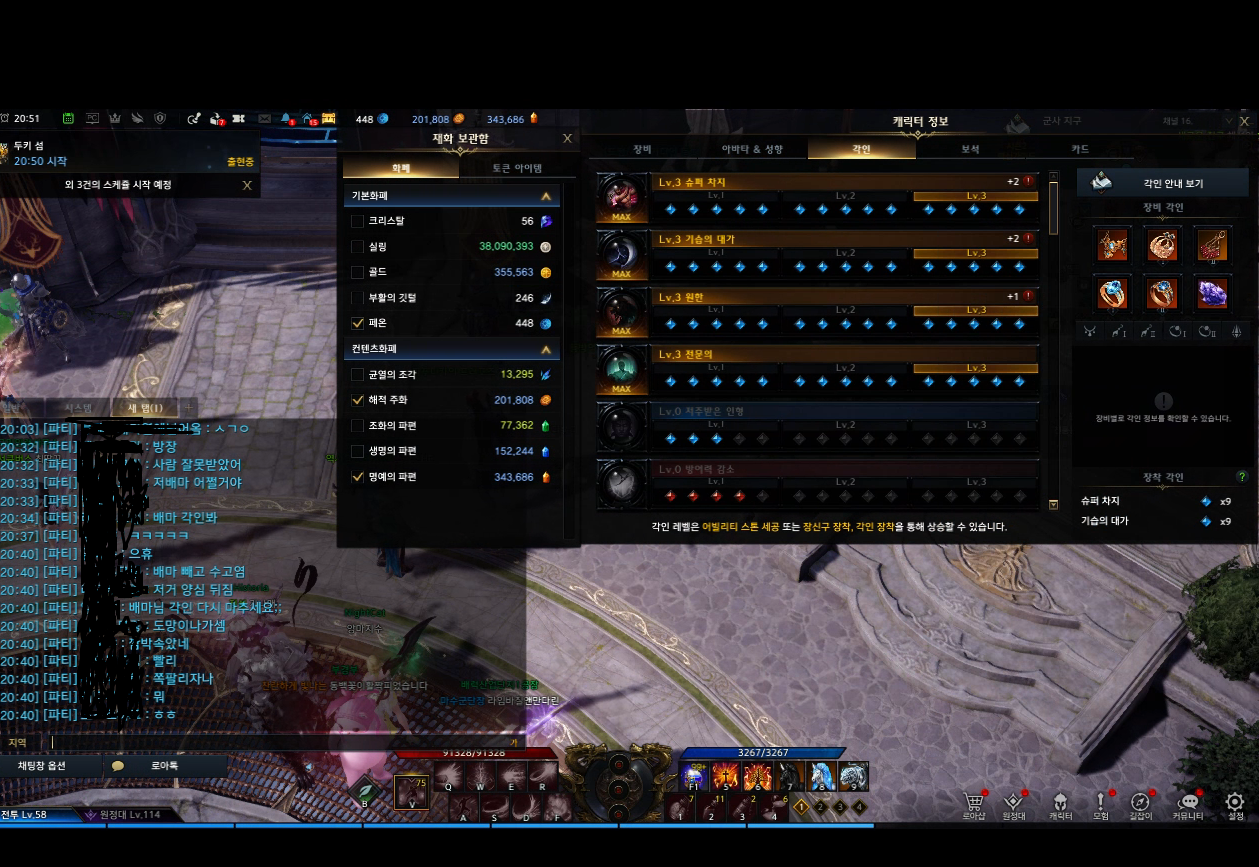1259x867 pixels.
Task: Switch to the 토큰 아이템 tab
Action: (517, 168)
